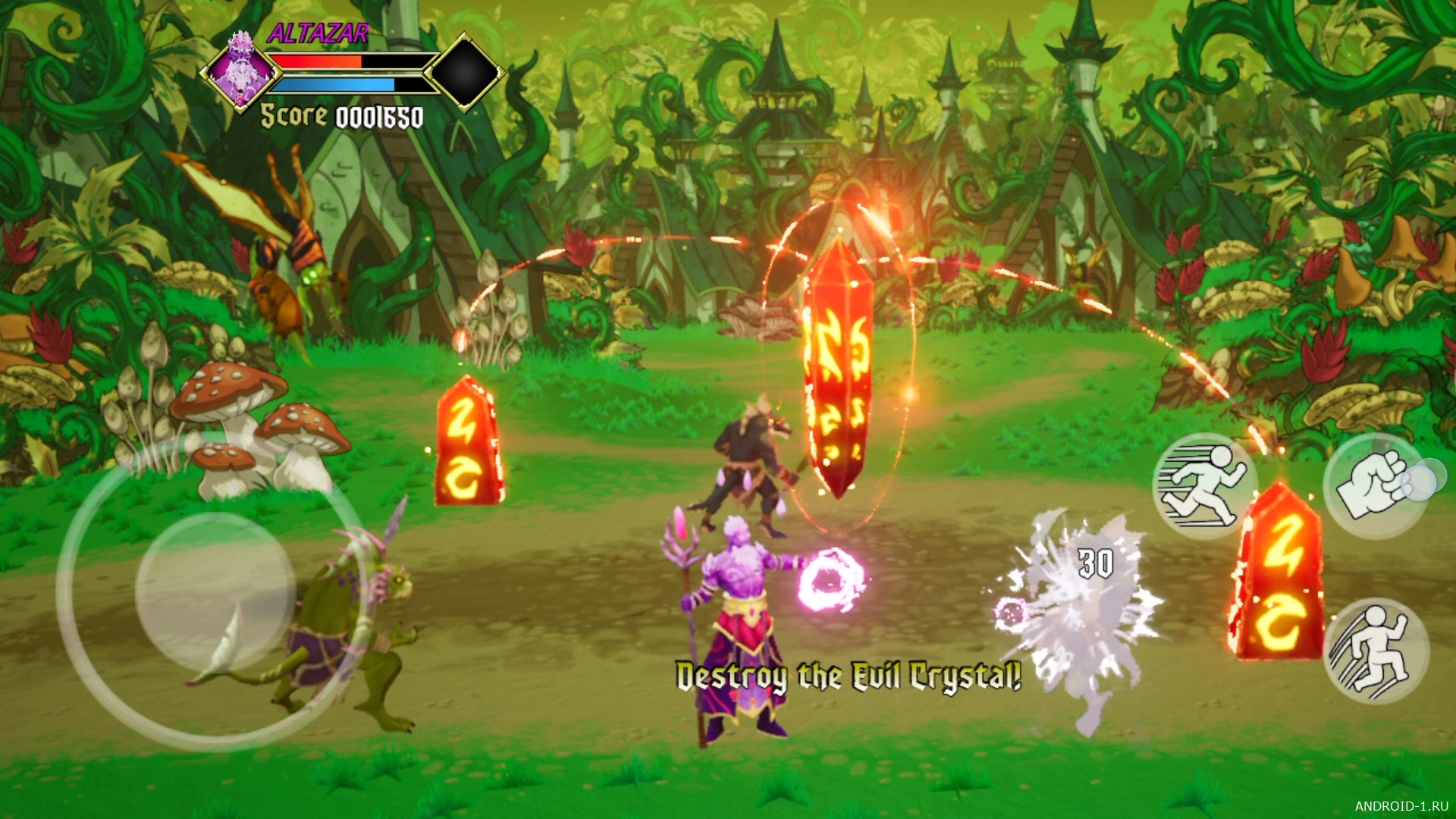This screenshot has width=1456, height=819.
Task: Tap the virtual joystick thumb pad
Action: click(215, 591)
